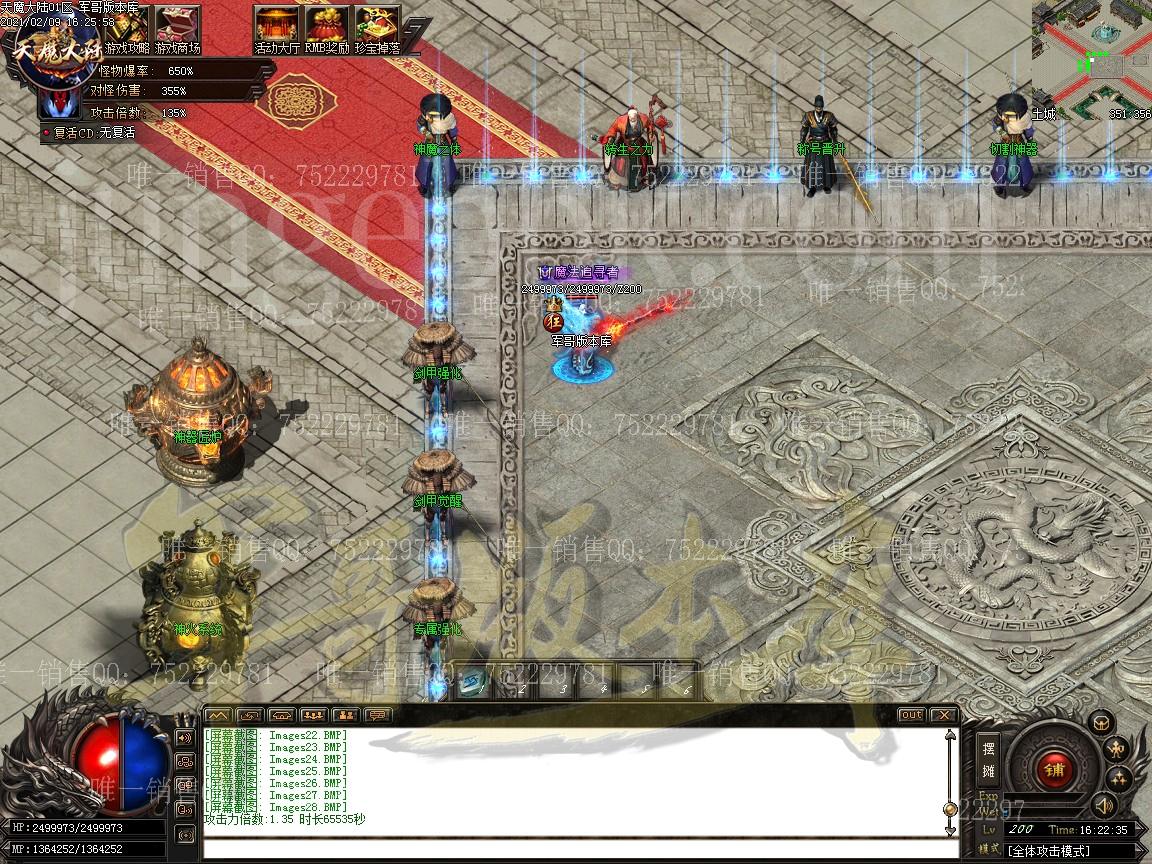
Task: Click the chat panel's out button
Action: (x=911, y=715)
